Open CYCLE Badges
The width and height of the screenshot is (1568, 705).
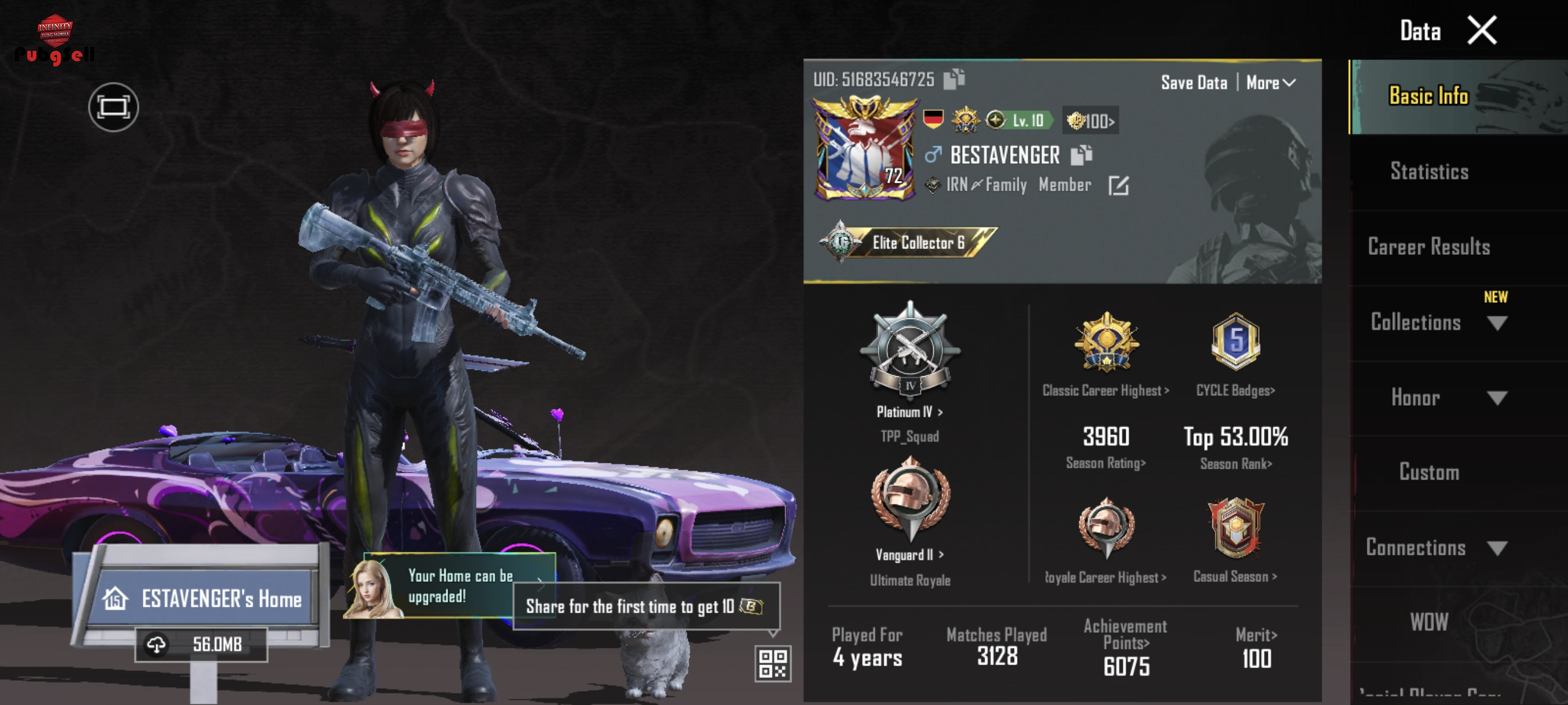pos(1235,390)
